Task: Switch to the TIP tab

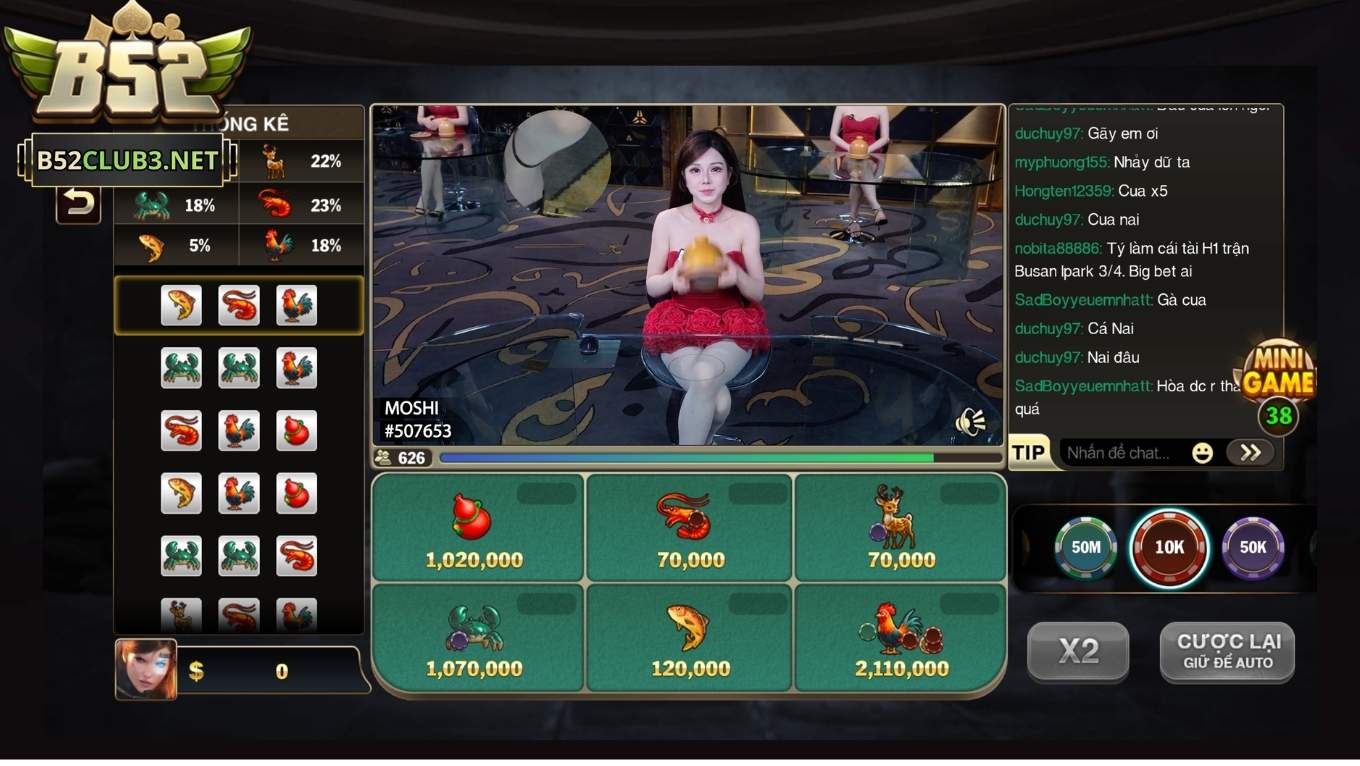Action: [x=1030, y=452]
